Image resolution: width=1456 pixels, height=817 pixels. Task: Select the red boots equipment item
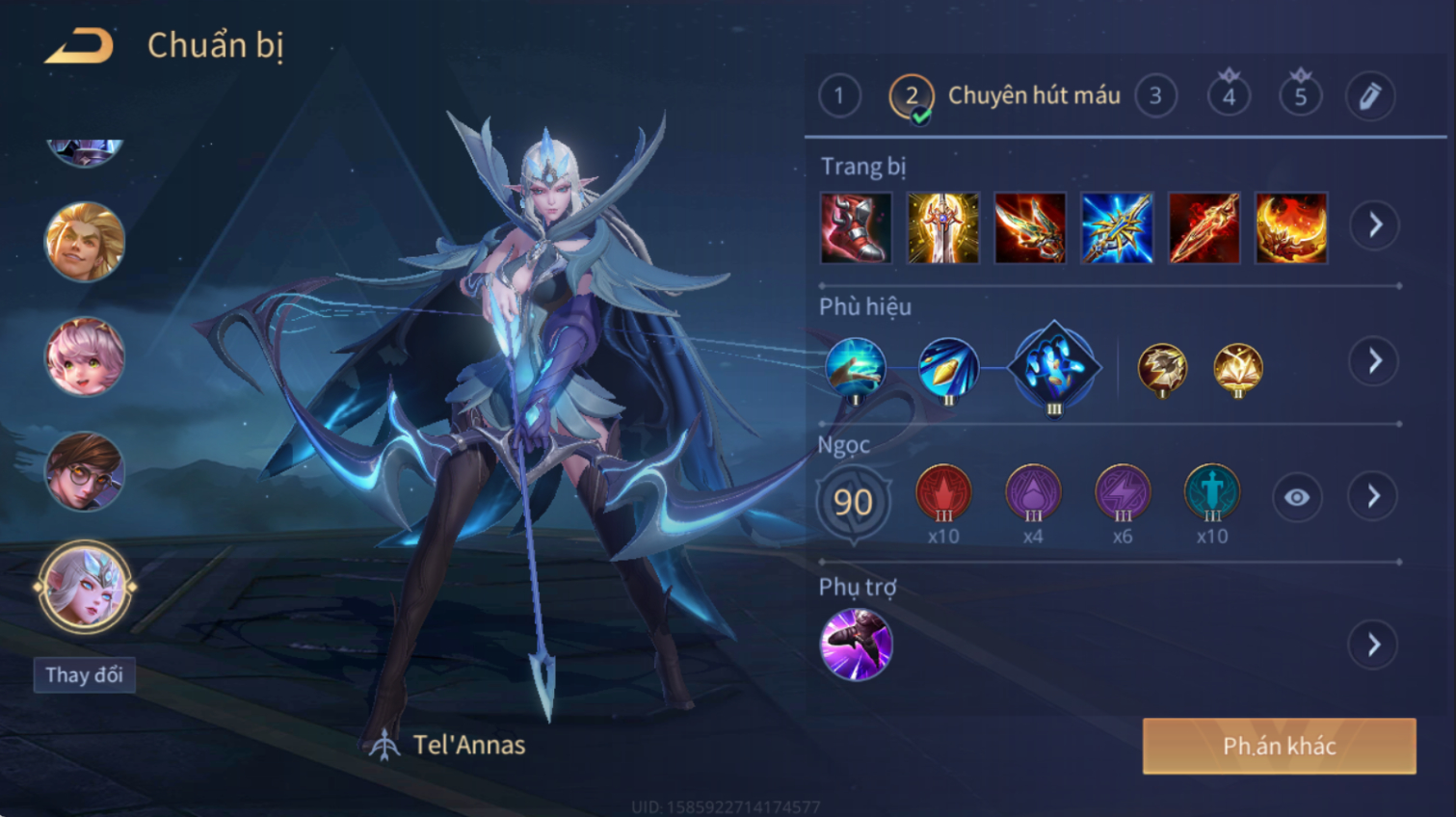(x=856, y=228)
